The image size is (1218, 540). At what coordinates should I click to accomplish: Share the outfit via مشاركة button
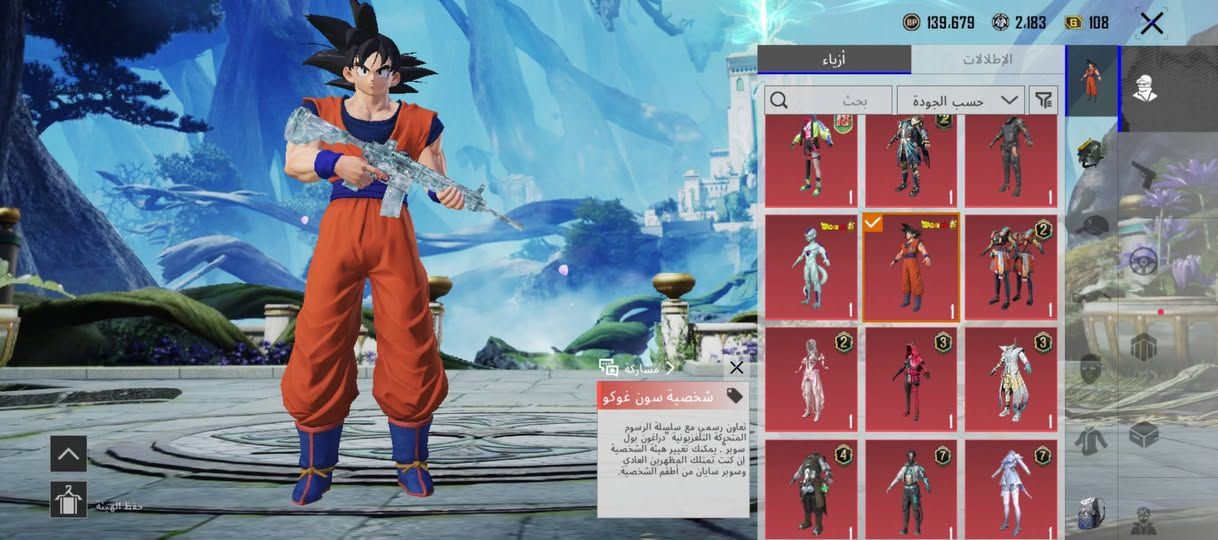632,368
